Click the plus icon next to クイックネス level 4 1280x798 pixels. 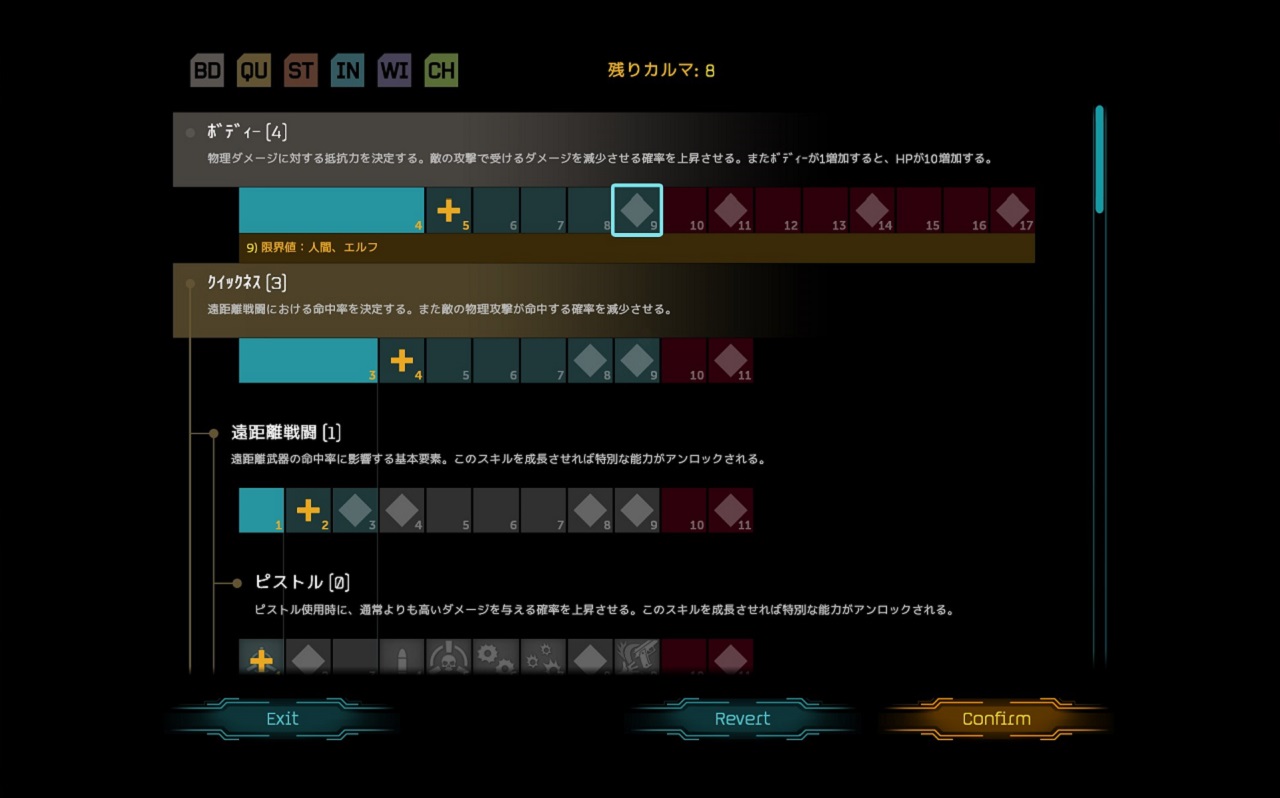coord(402,360)
